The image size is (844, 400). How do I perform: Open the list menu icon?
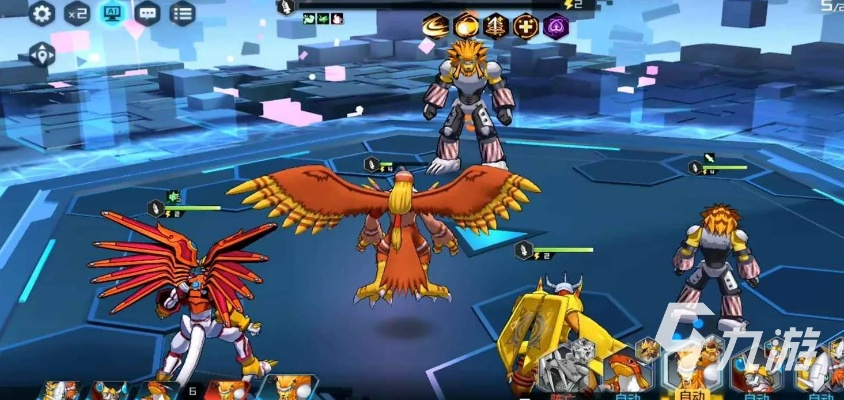coord(182,13)
